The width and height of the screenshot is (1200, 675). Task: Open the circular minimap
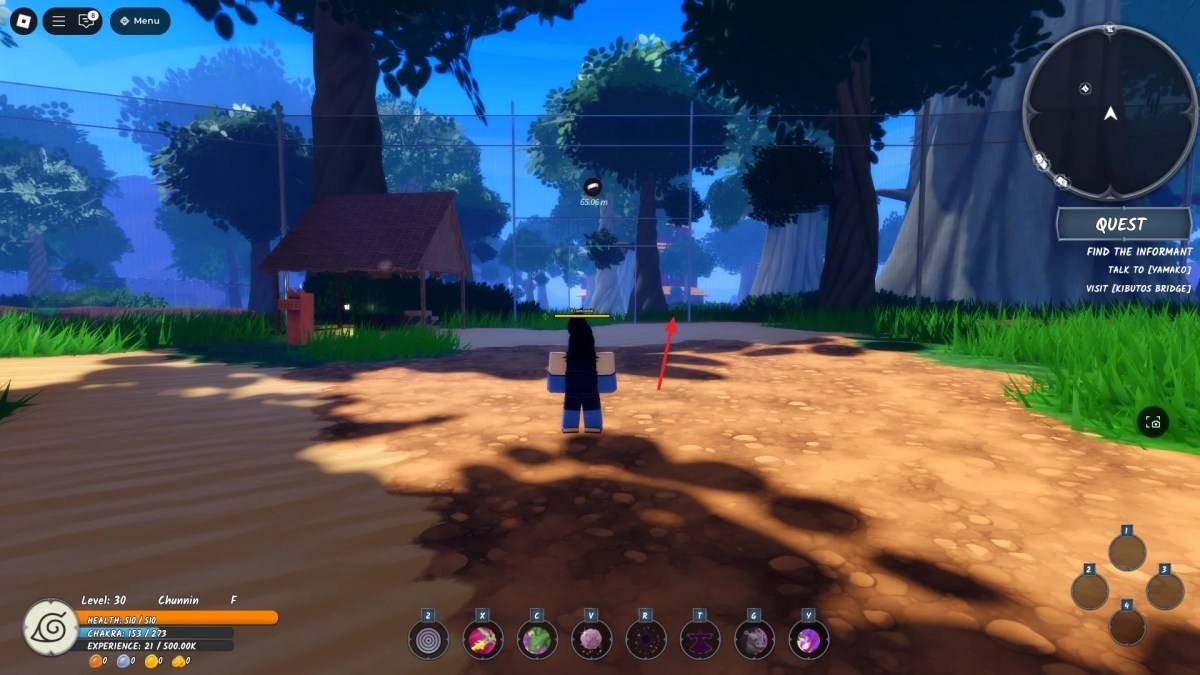click(x=1110, y=113)
